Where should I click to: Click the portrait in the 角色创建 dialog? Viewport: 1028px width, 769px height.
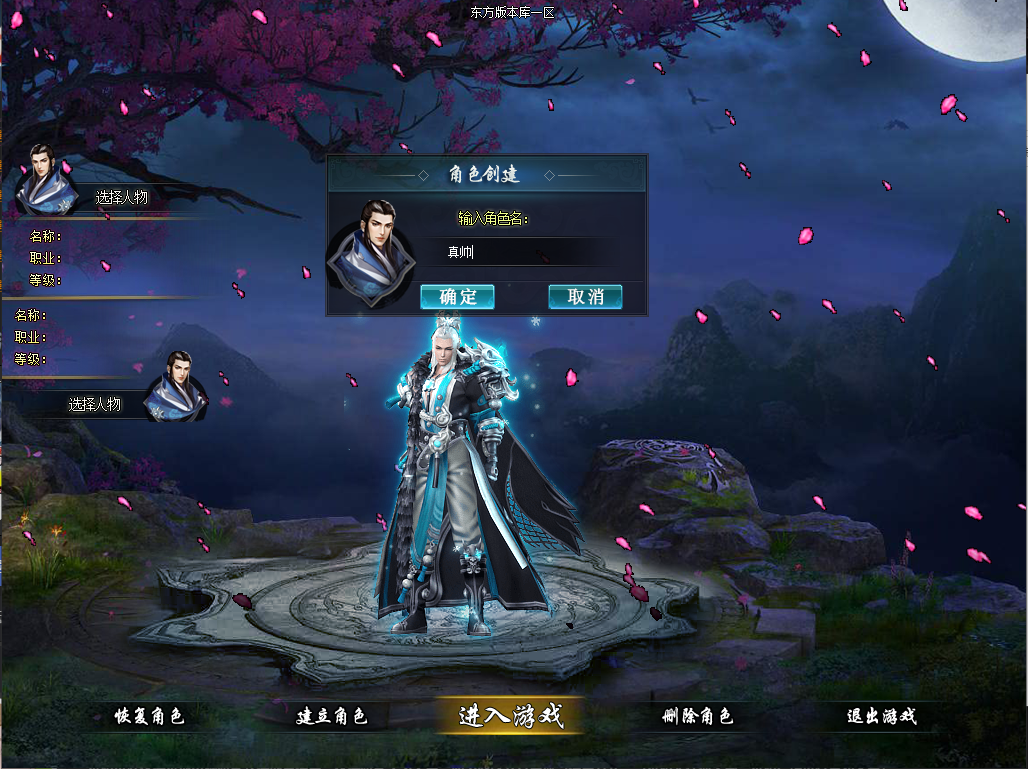coord(372,252)
